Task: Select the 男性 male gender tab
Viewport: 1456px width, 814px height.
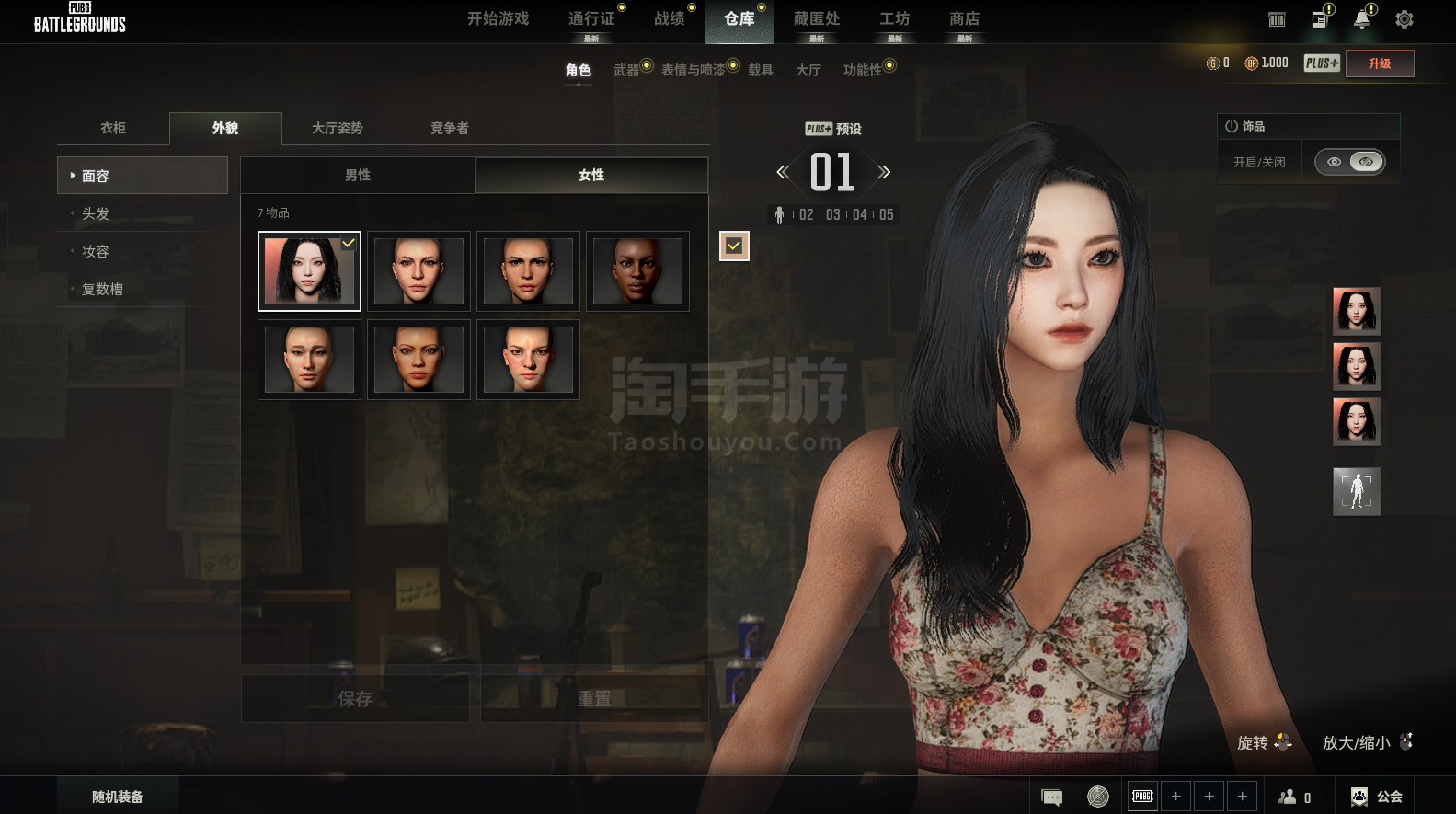Action: (358, 175)
